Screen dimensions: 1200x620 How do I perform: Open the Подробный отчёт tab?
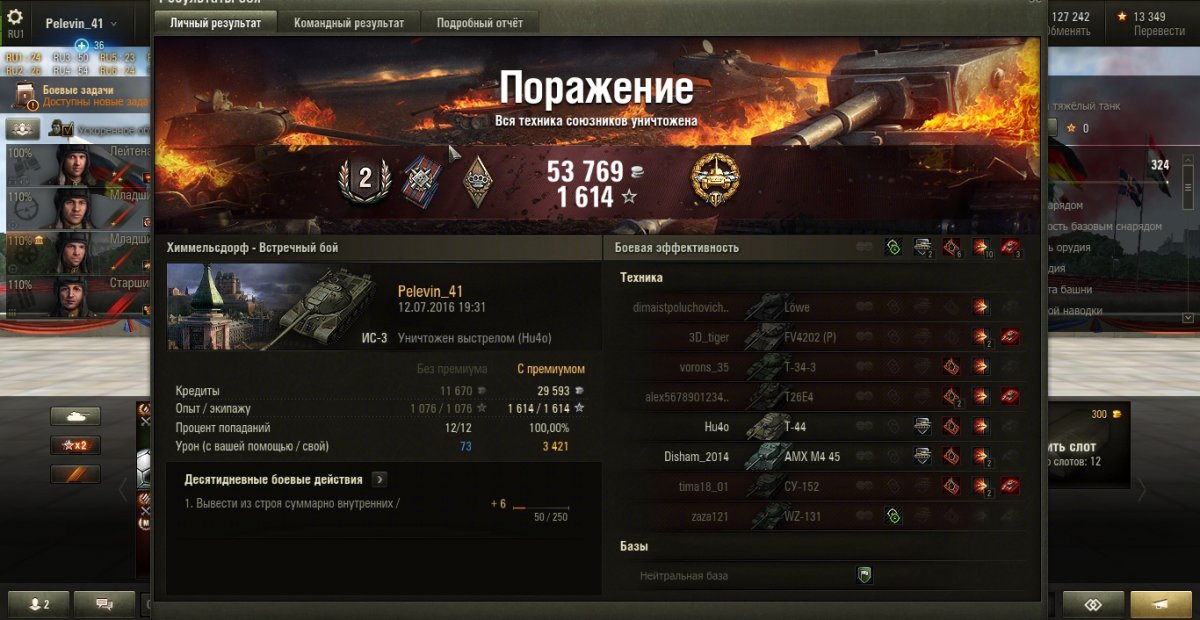tap(479, 23)
